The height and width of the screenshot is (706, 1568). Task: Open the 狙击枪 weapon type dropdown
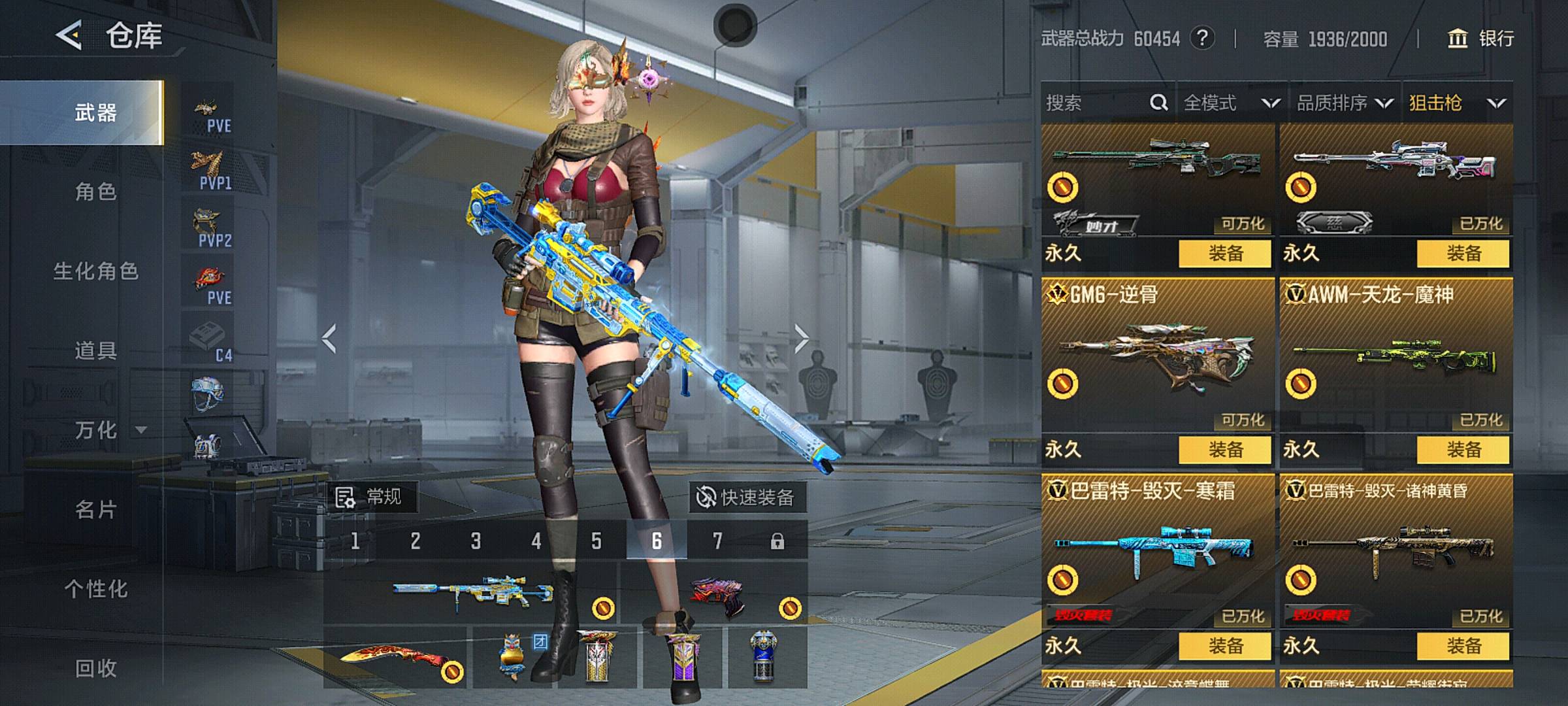1457,103
